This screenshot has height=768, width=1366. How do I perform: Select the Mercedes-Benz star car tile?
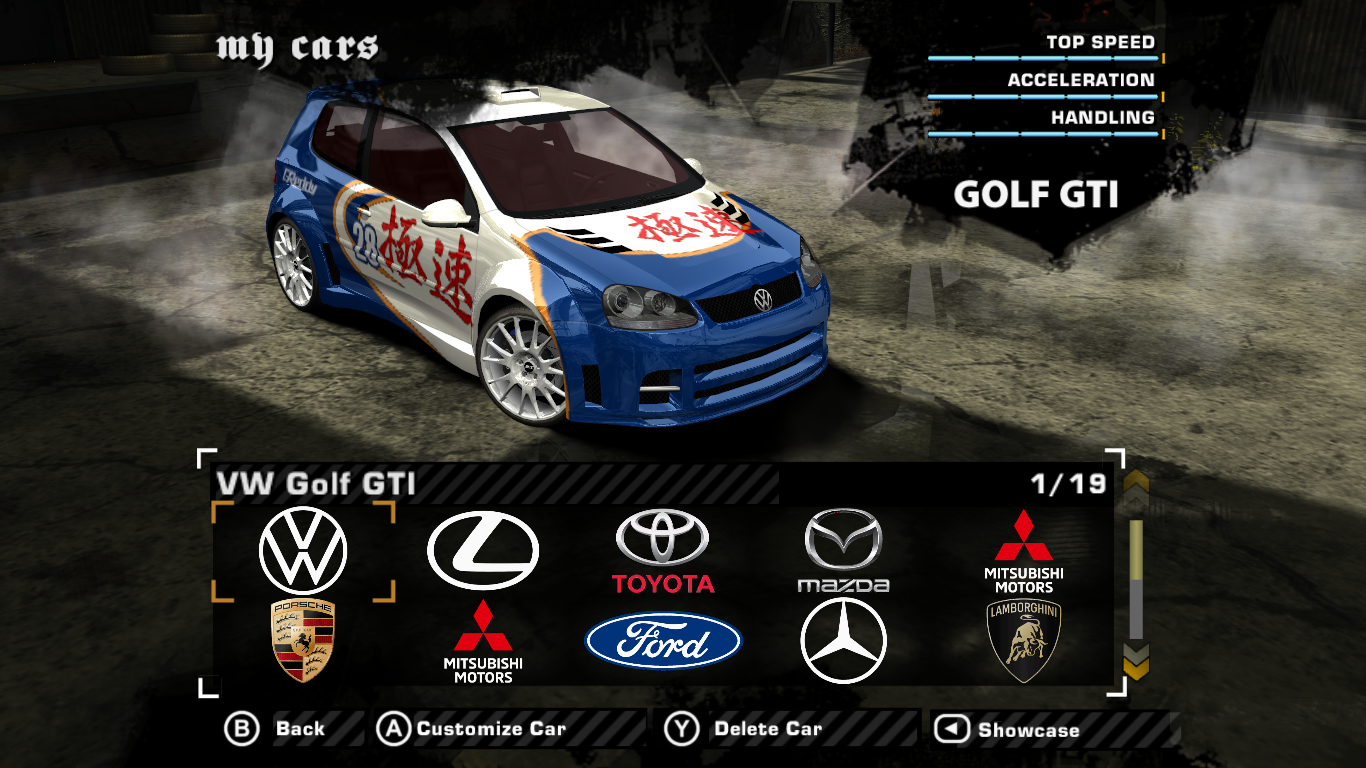click(x=843, y=641)
